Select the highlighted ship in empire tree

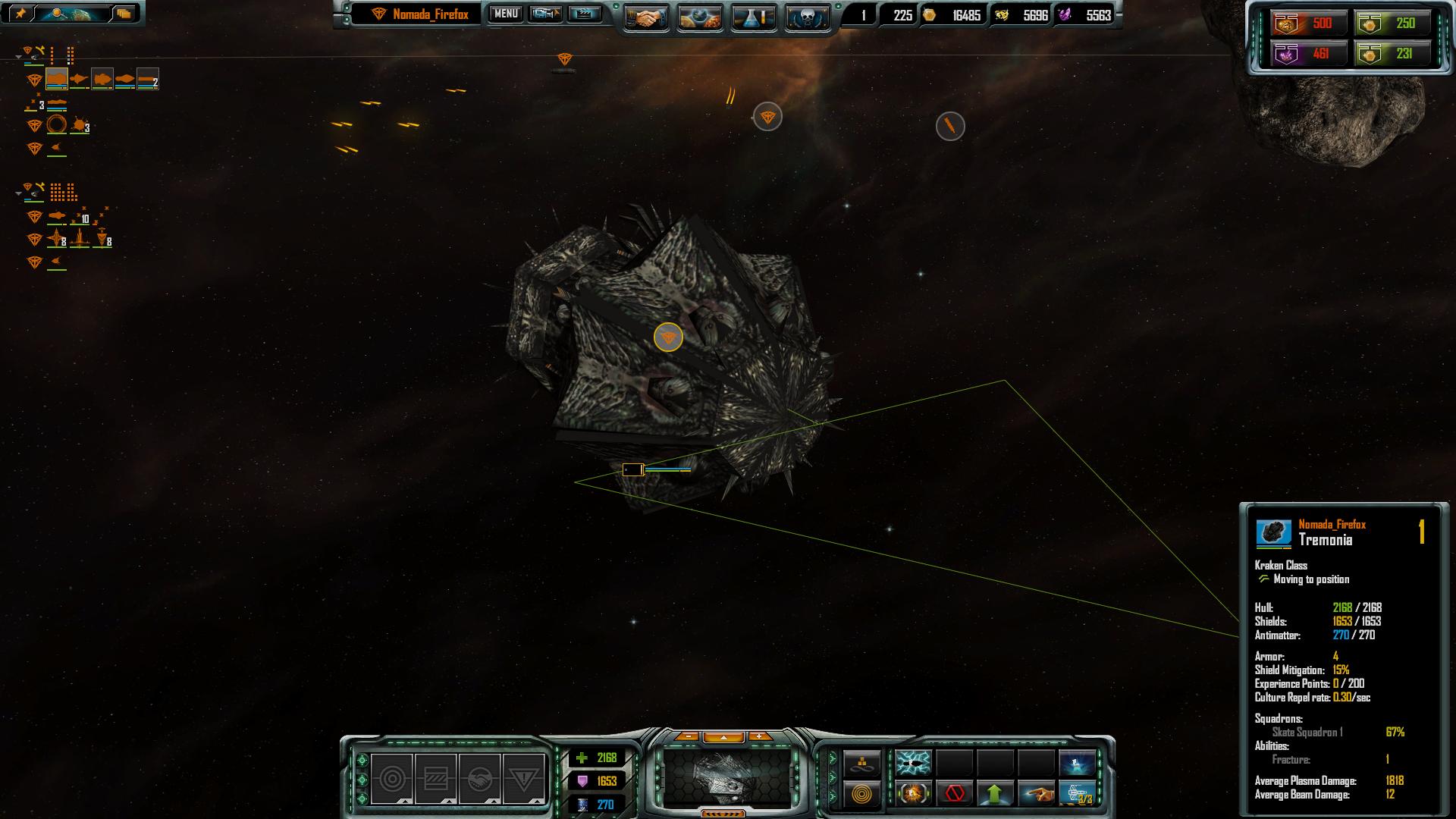57,79
